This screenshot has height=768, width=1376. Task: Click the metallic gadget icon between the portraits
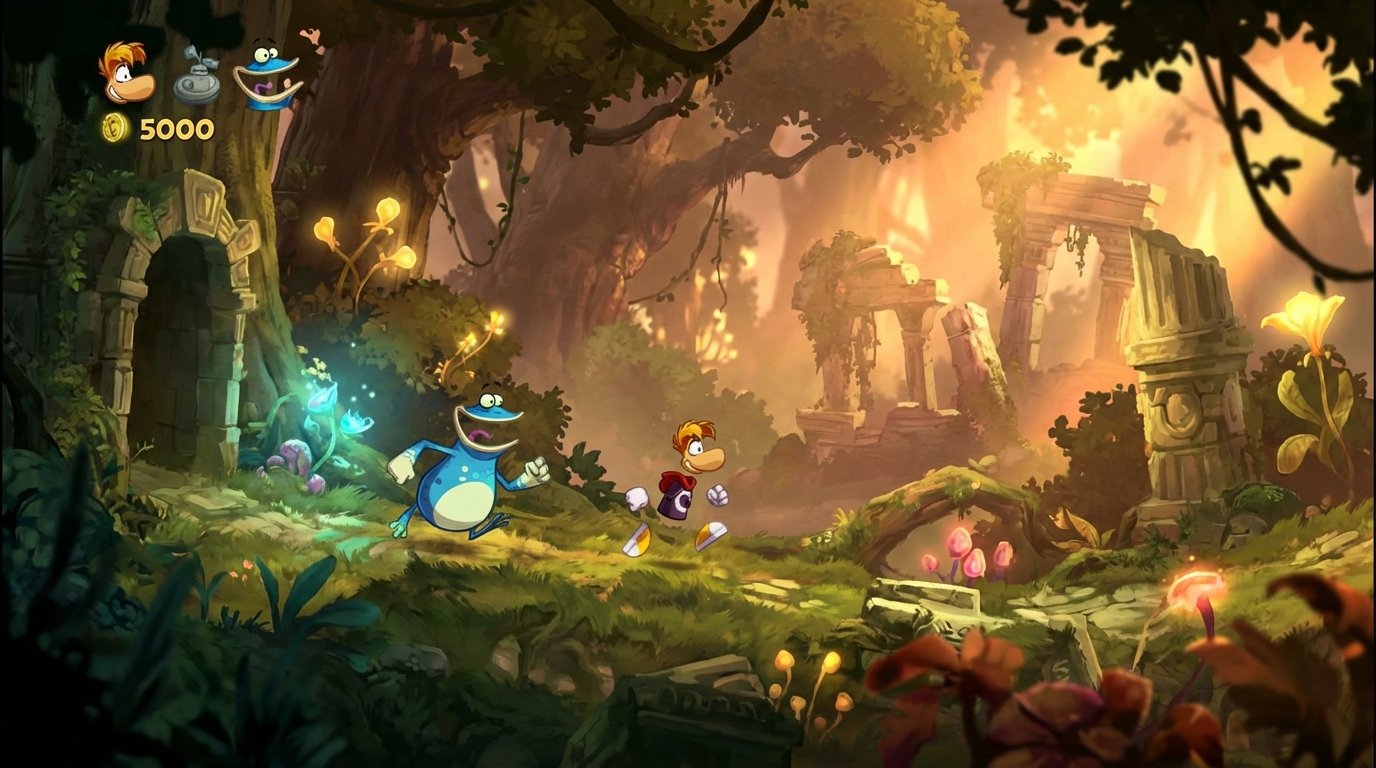coord(196,83)
